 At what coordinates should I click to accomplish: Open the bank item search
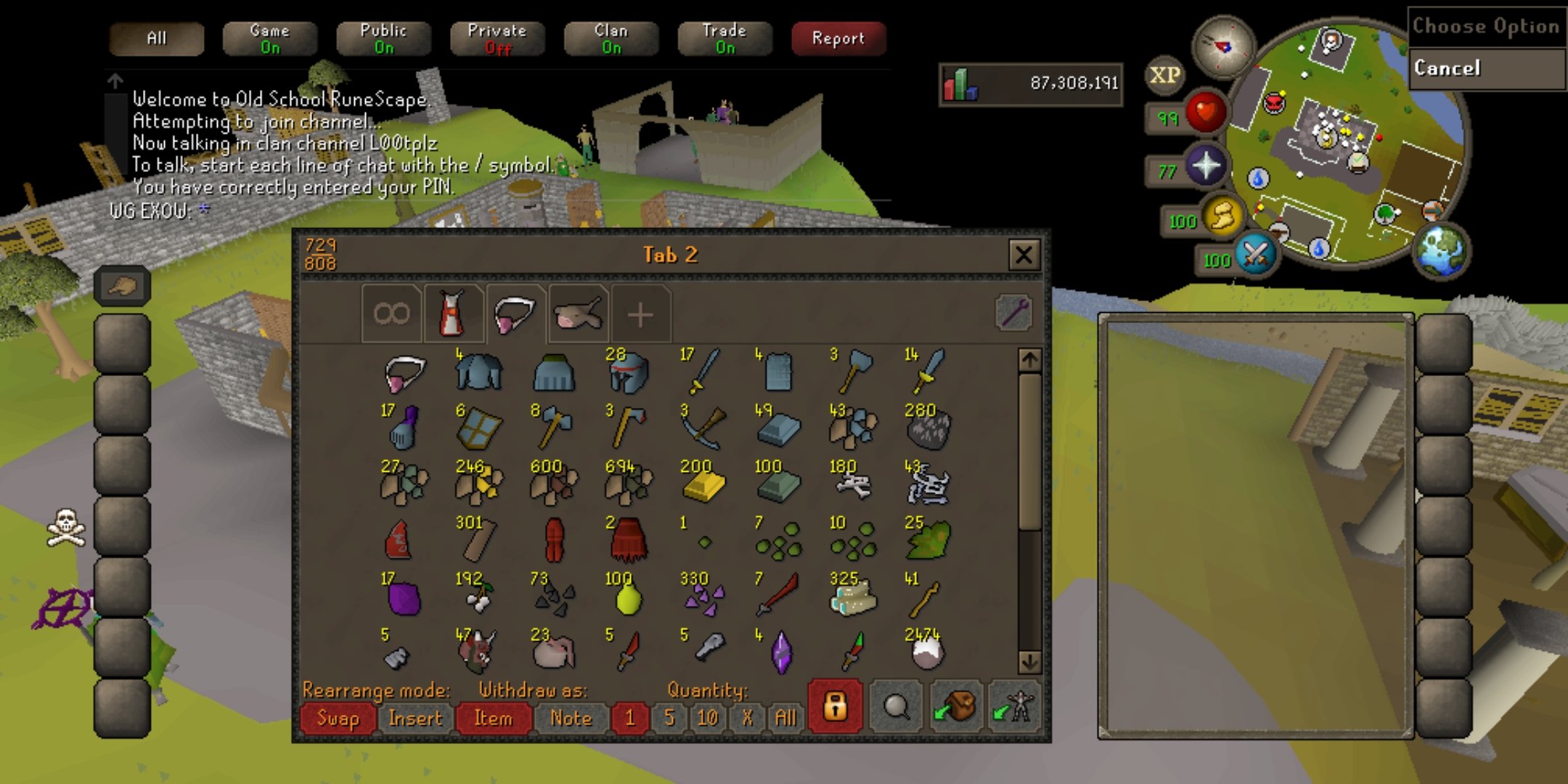[x=896, y=706]
